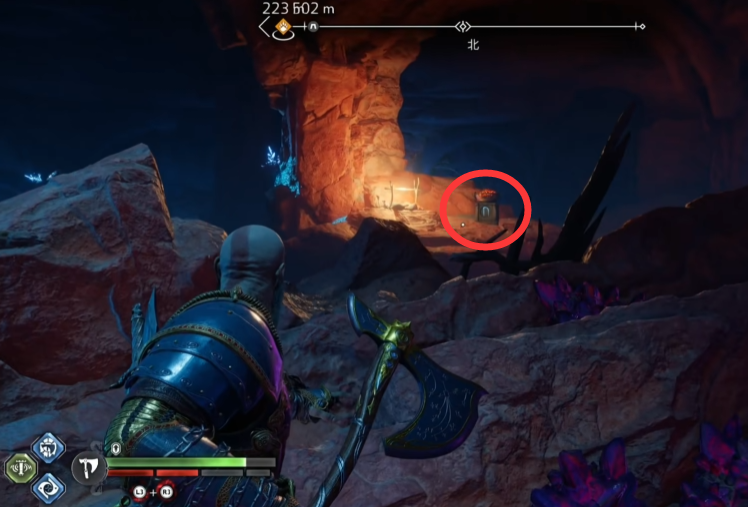Click the rune marker on the compass

[312, 27]
